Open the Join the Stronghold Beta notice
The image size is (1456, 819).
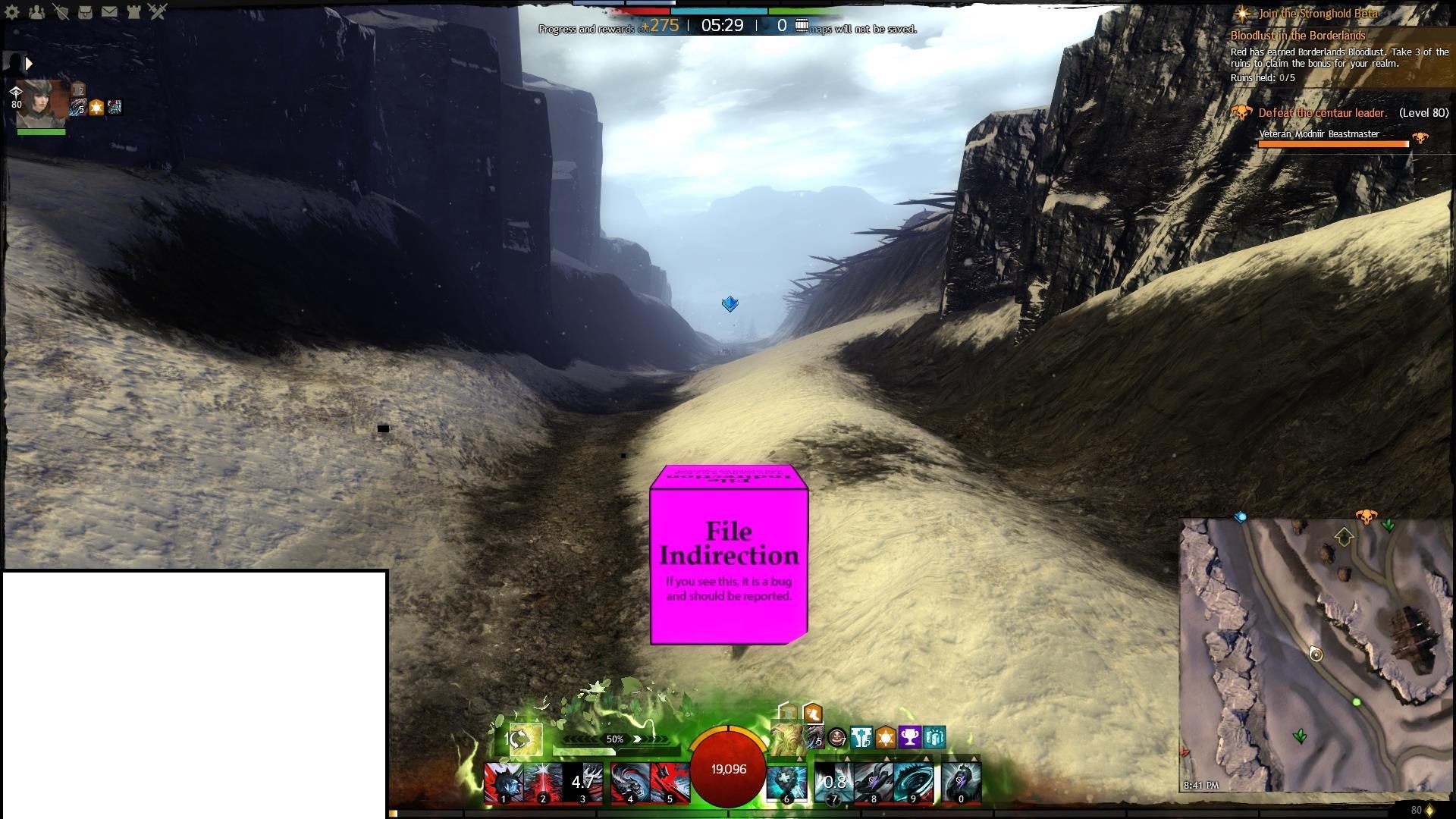tap(1318, 14)
